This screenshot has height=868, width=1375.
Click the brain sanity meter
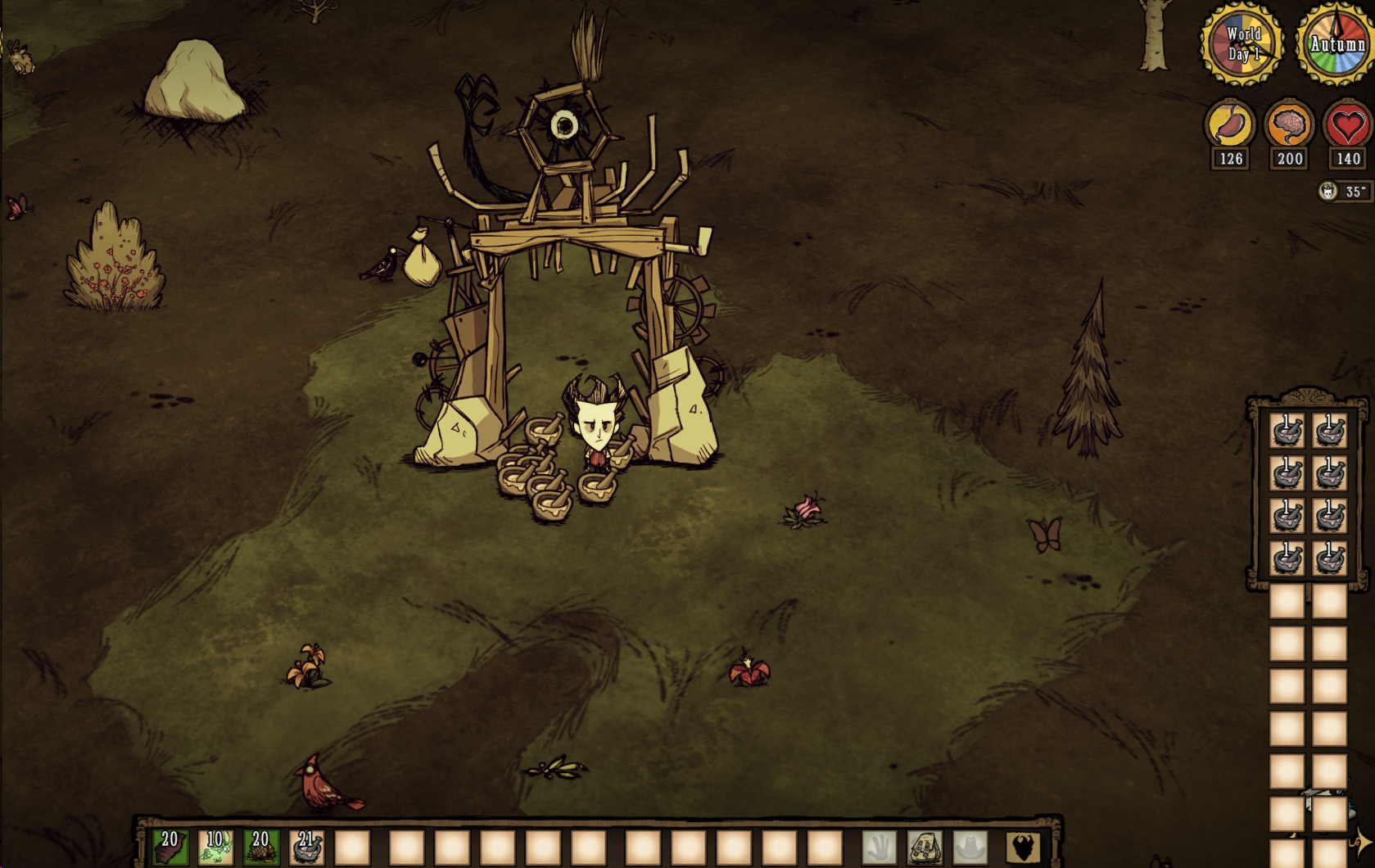(1289, 125)
